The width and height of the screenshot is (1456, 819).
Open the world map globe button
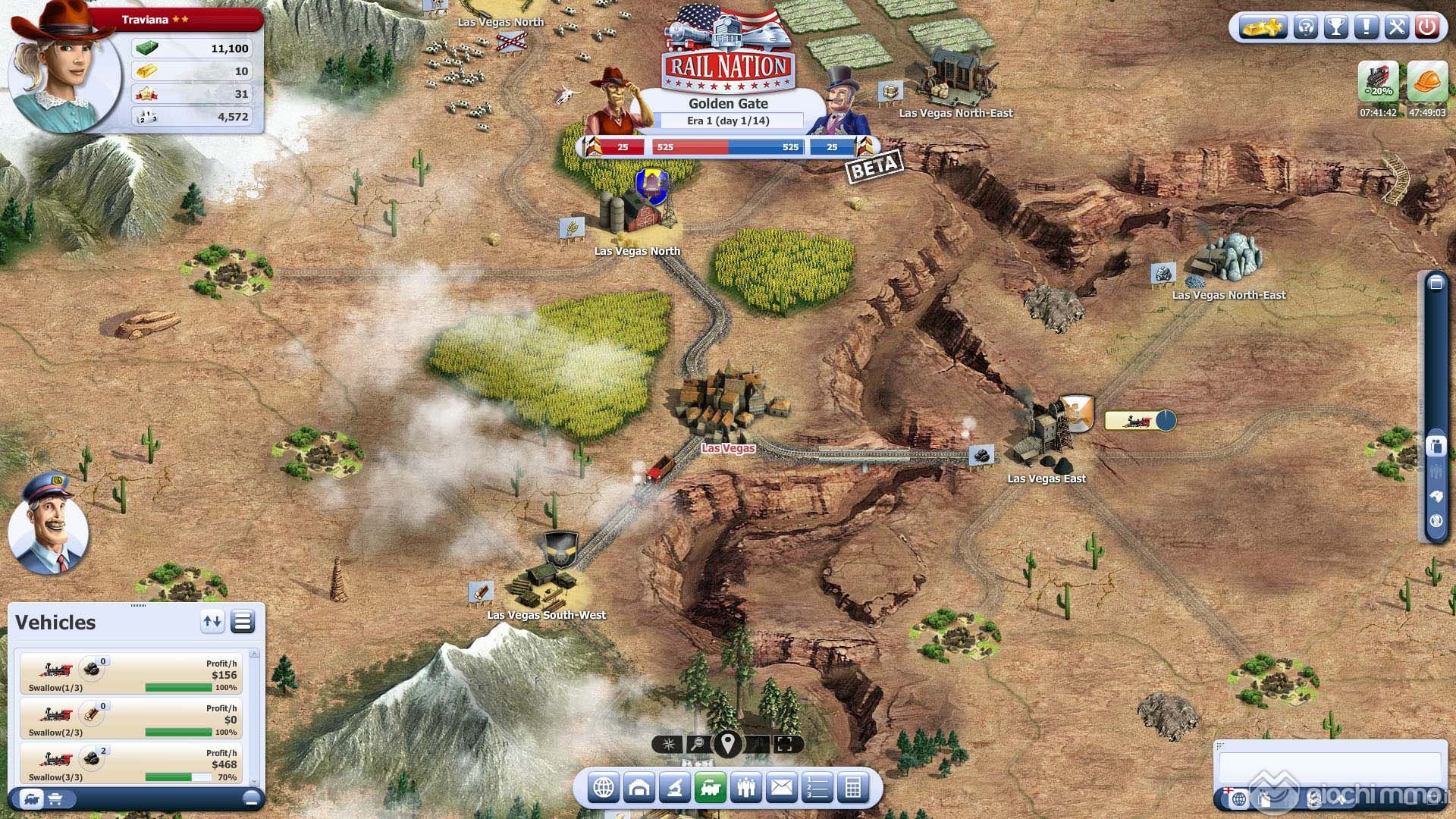(604, 789)
